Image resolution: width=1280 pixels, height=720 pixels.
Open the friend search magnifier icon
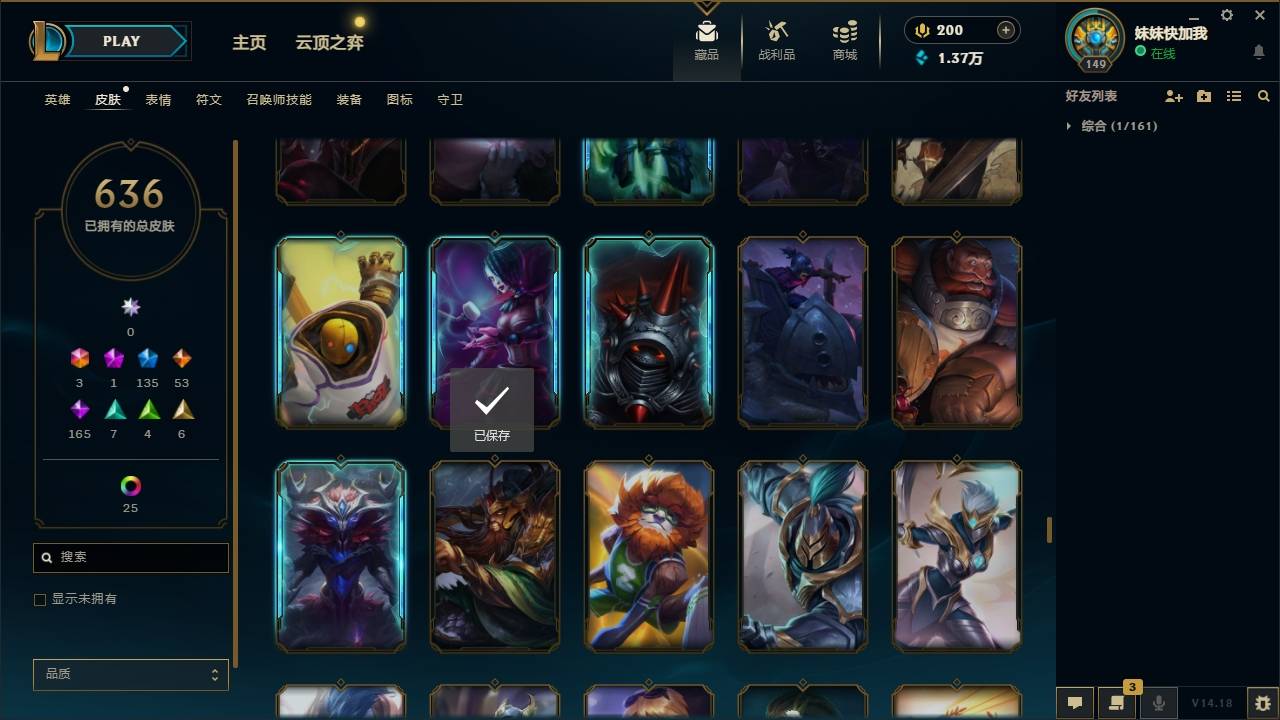coord(1264,96)
